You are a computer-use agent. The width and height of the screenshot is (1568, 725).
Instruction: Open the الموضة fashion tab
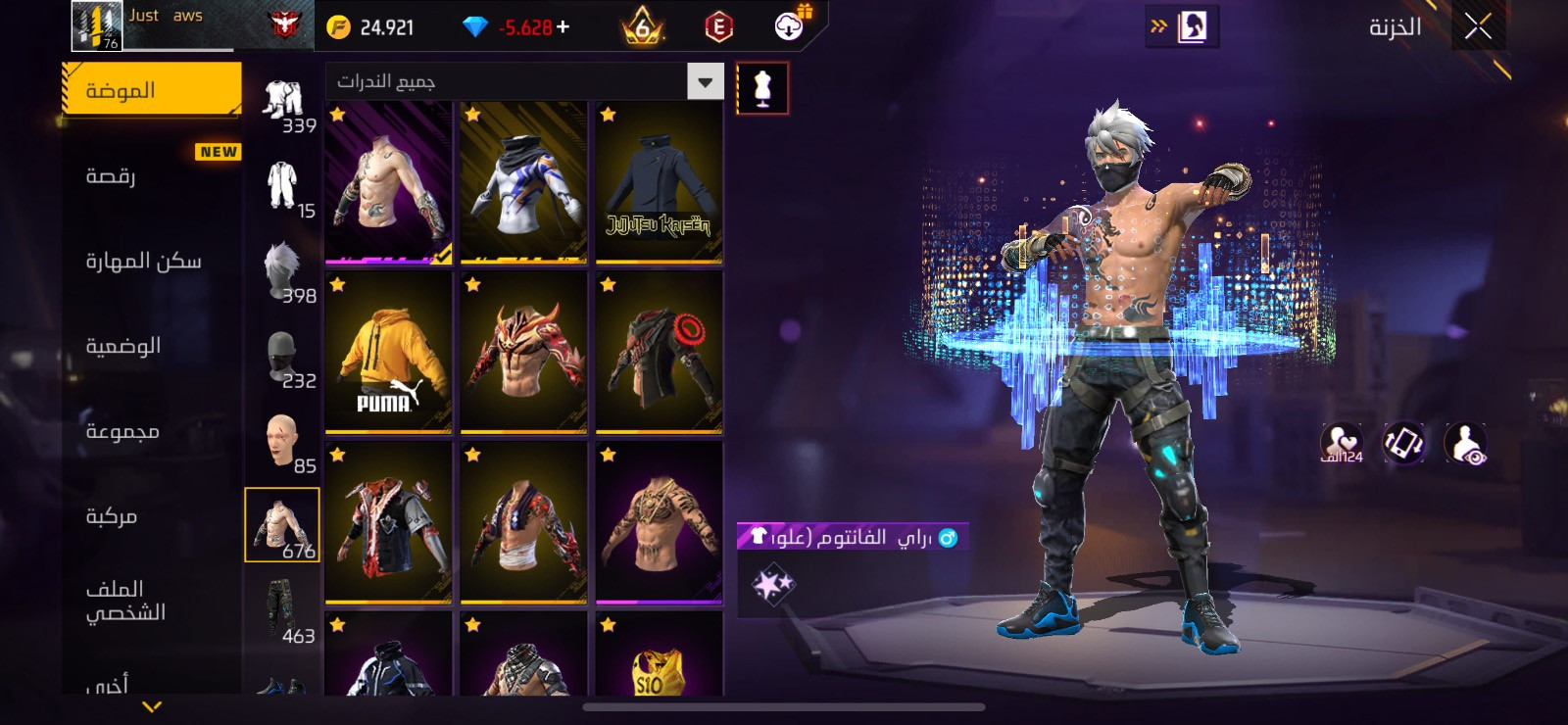click(151, 90)
